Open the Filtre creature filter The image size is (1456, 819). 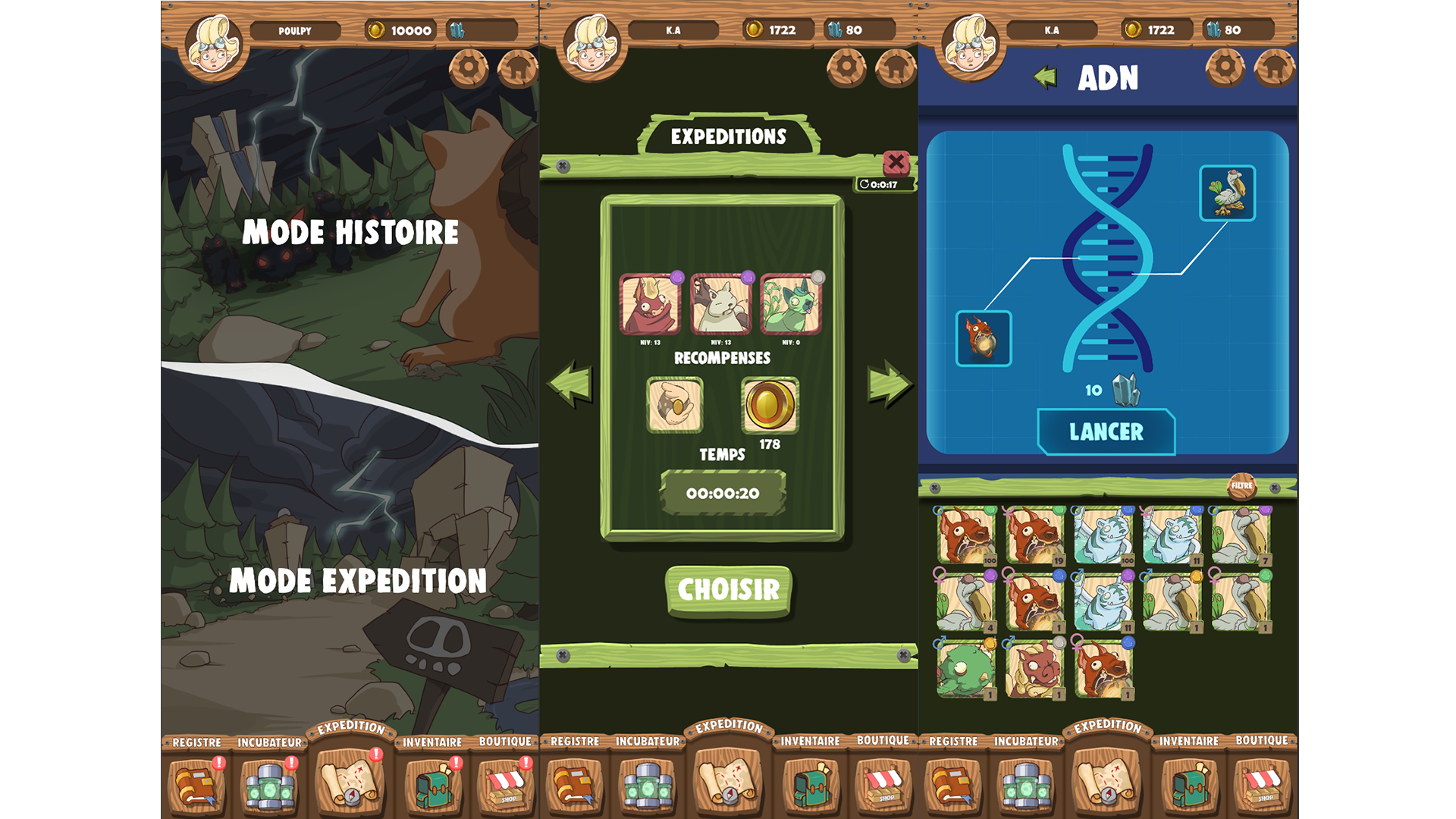click(x=1241, y=486)
